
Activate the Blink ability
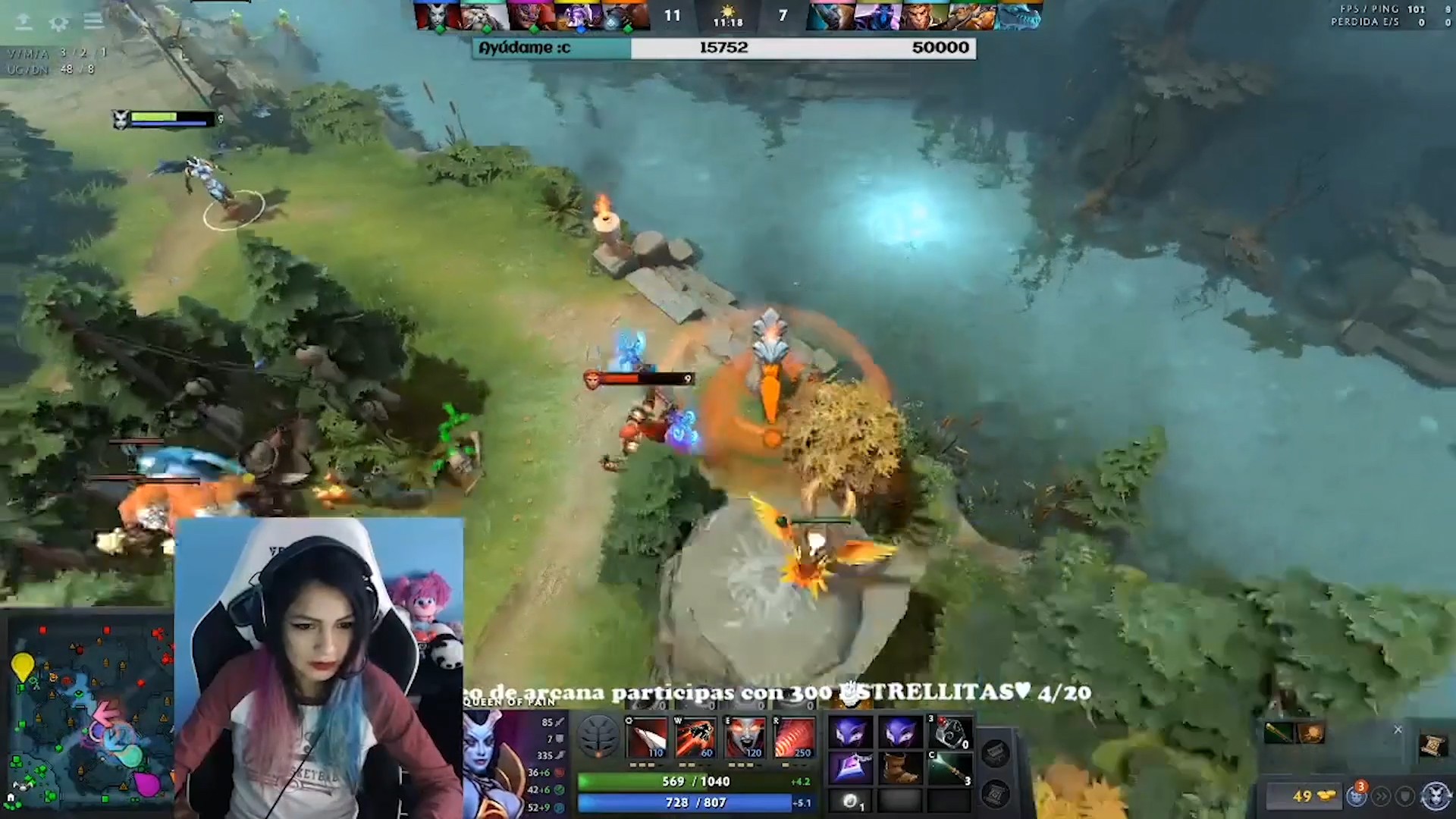[695, 737]
